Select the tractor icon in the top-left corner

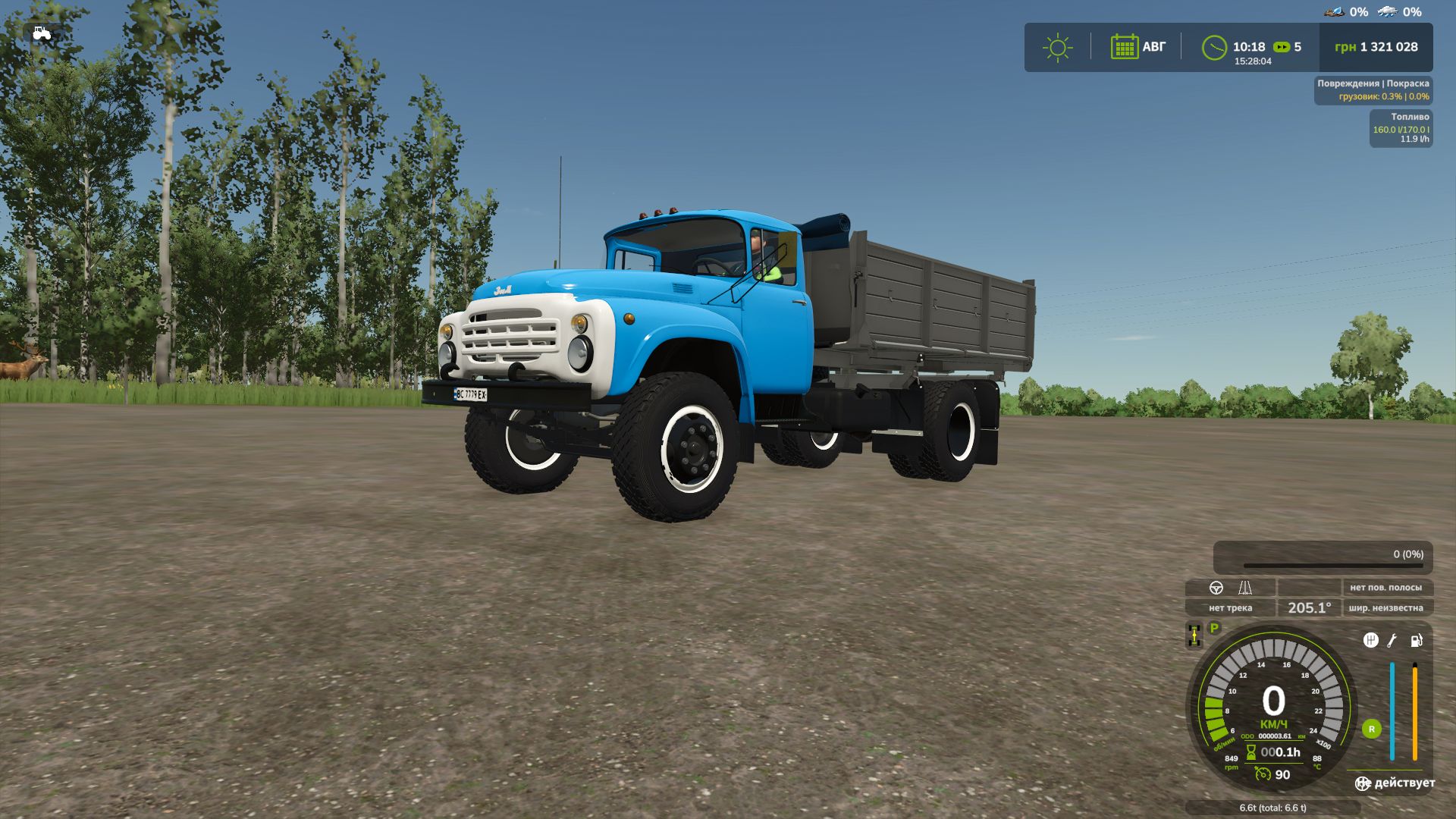point(42,34)
